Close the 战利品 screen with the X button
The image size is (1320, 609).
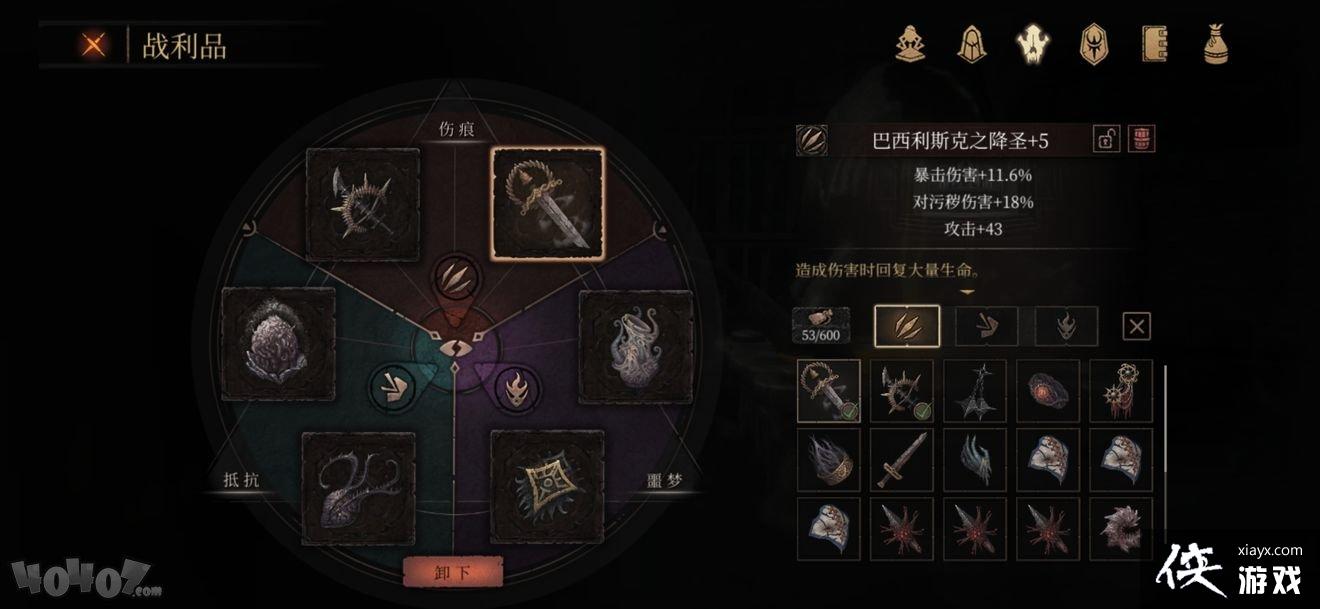coord(95,45)
